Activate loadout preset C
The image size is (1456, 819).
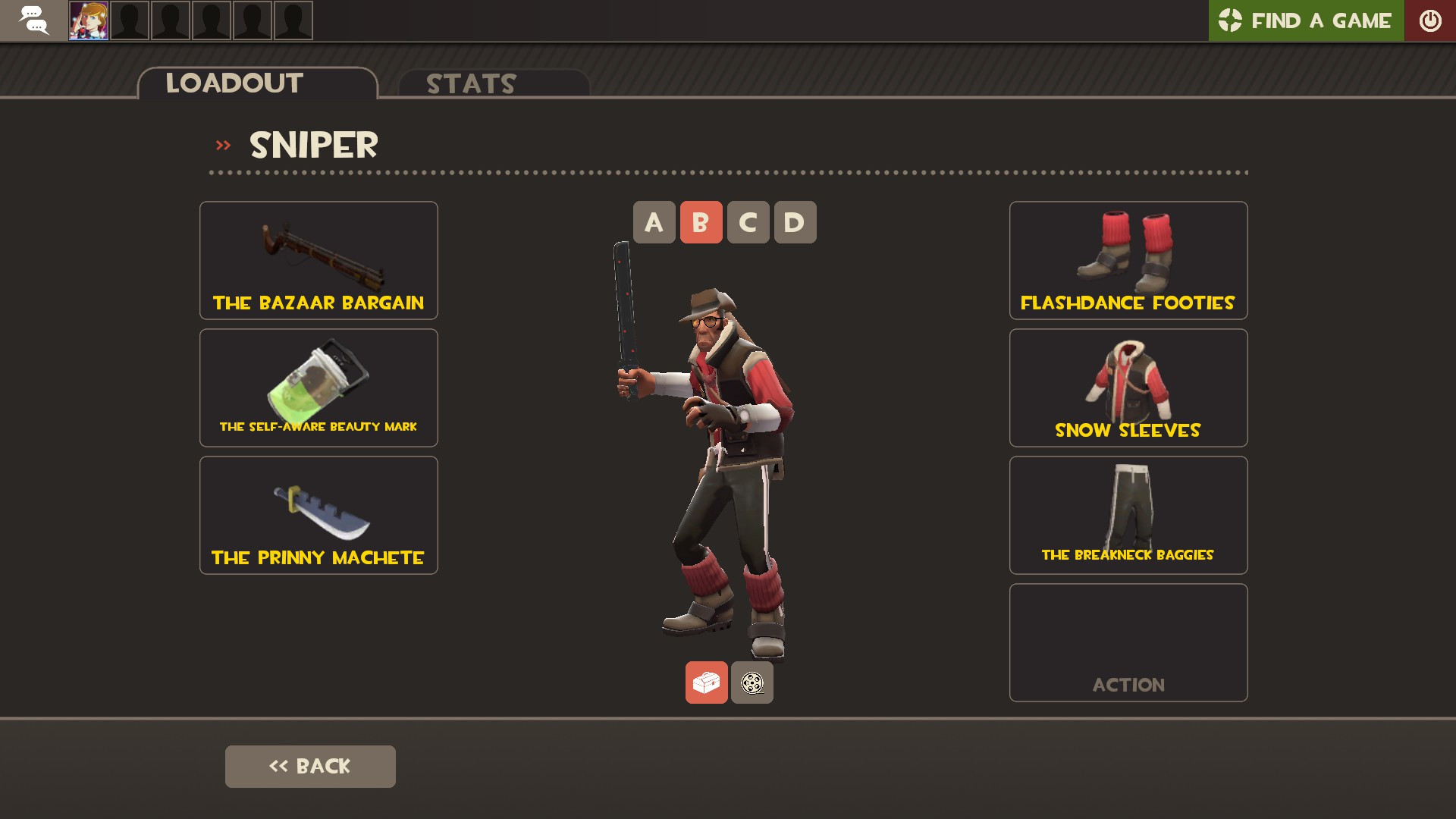tap(748, 222)
